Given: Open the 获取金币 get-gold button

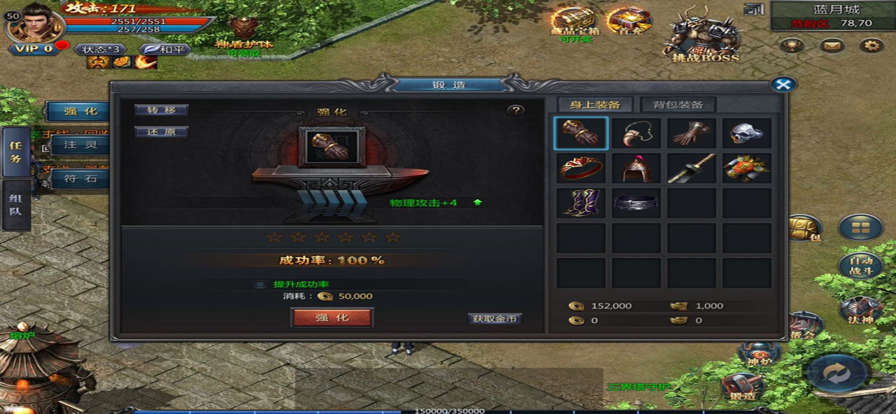Looking at the screenshot, I should pyautogui.click(x=496, y=319).
